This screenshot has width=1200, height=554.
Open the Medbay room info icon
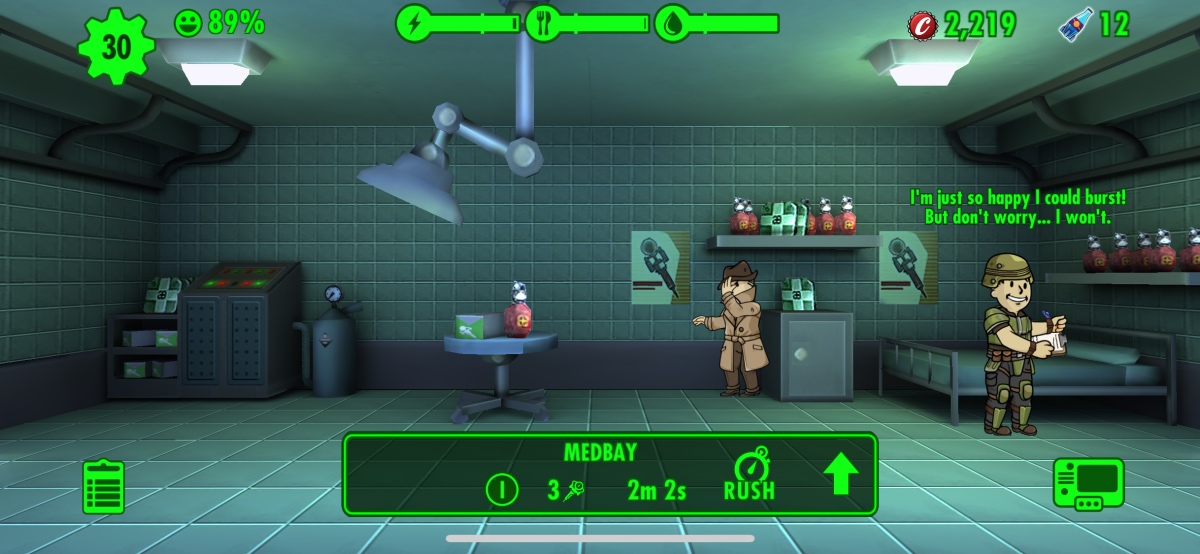[502, 489]
